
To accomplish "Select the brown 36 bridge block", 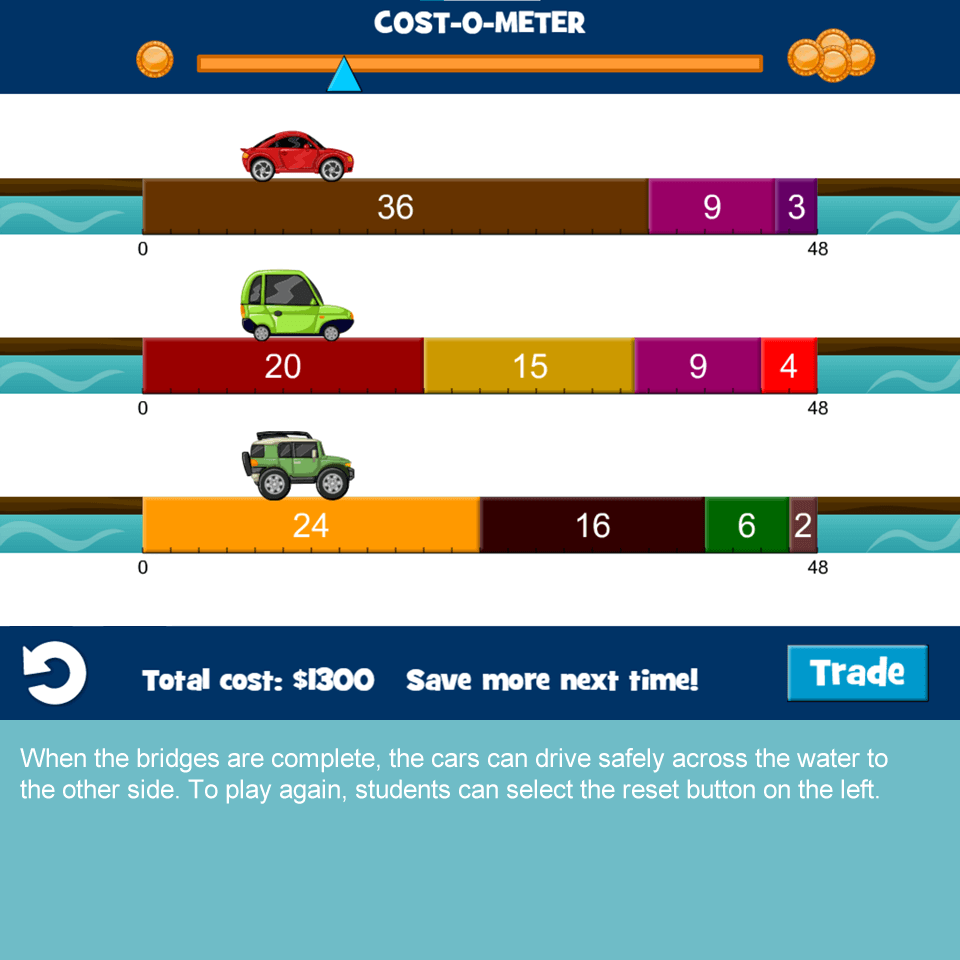I will tap(395, 207).
